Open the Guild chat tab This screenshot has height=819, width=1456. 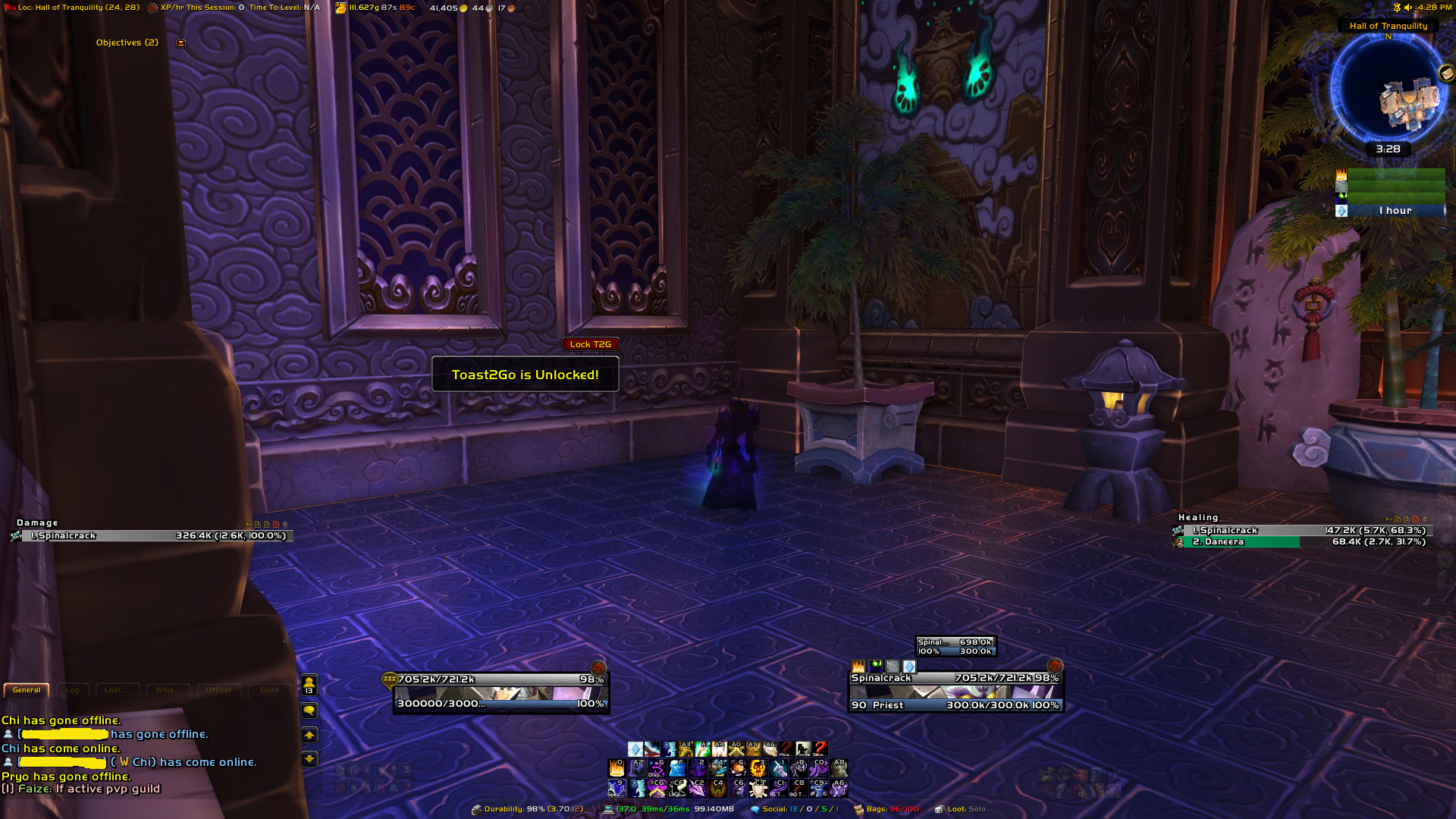click(269, 690)
